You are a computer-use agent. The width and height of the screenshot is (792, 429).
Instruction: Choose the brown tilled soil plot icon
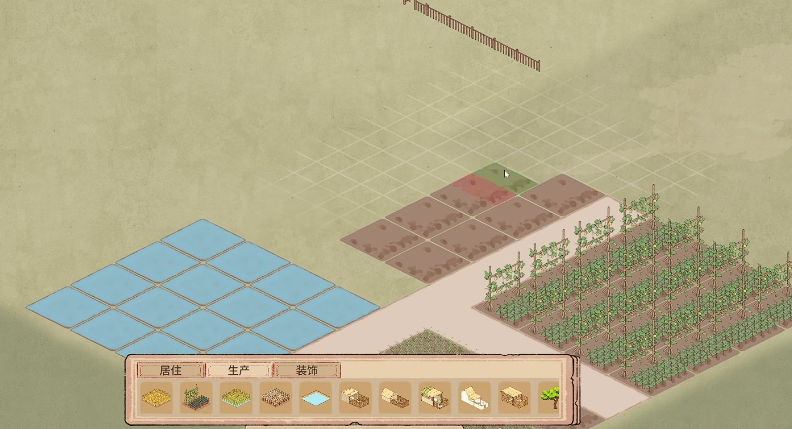click(x=275, y=398)
